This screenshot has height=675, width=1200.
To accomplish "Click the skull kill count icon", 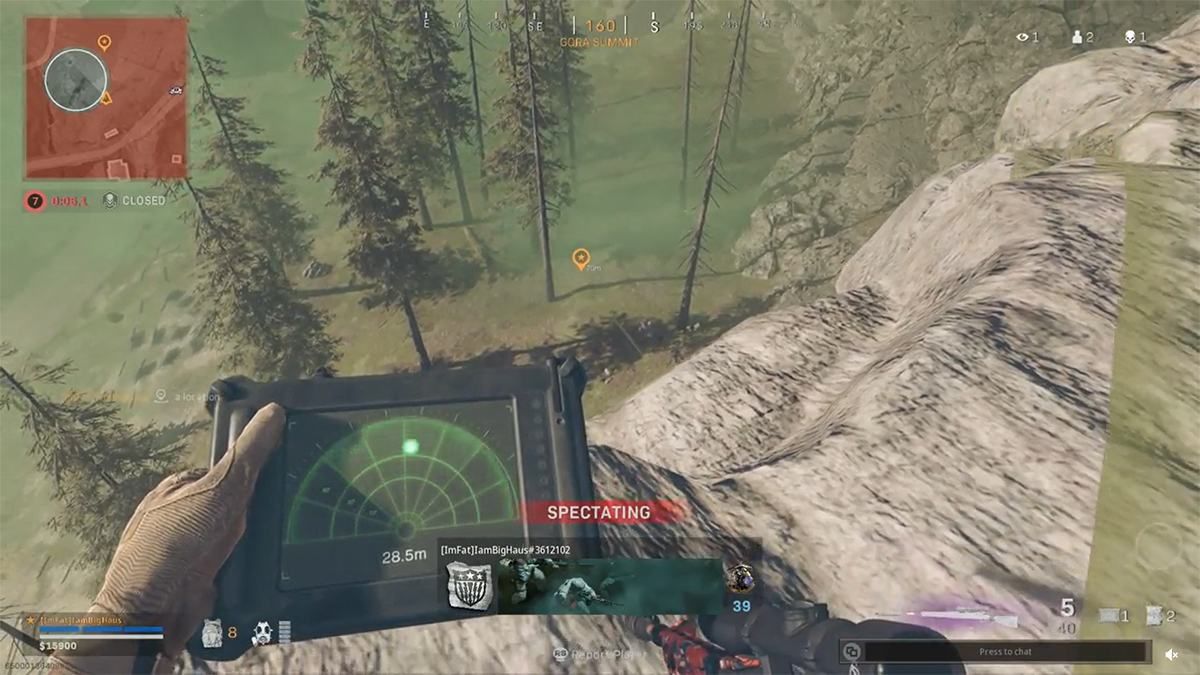I will [x=1128, y=37].
